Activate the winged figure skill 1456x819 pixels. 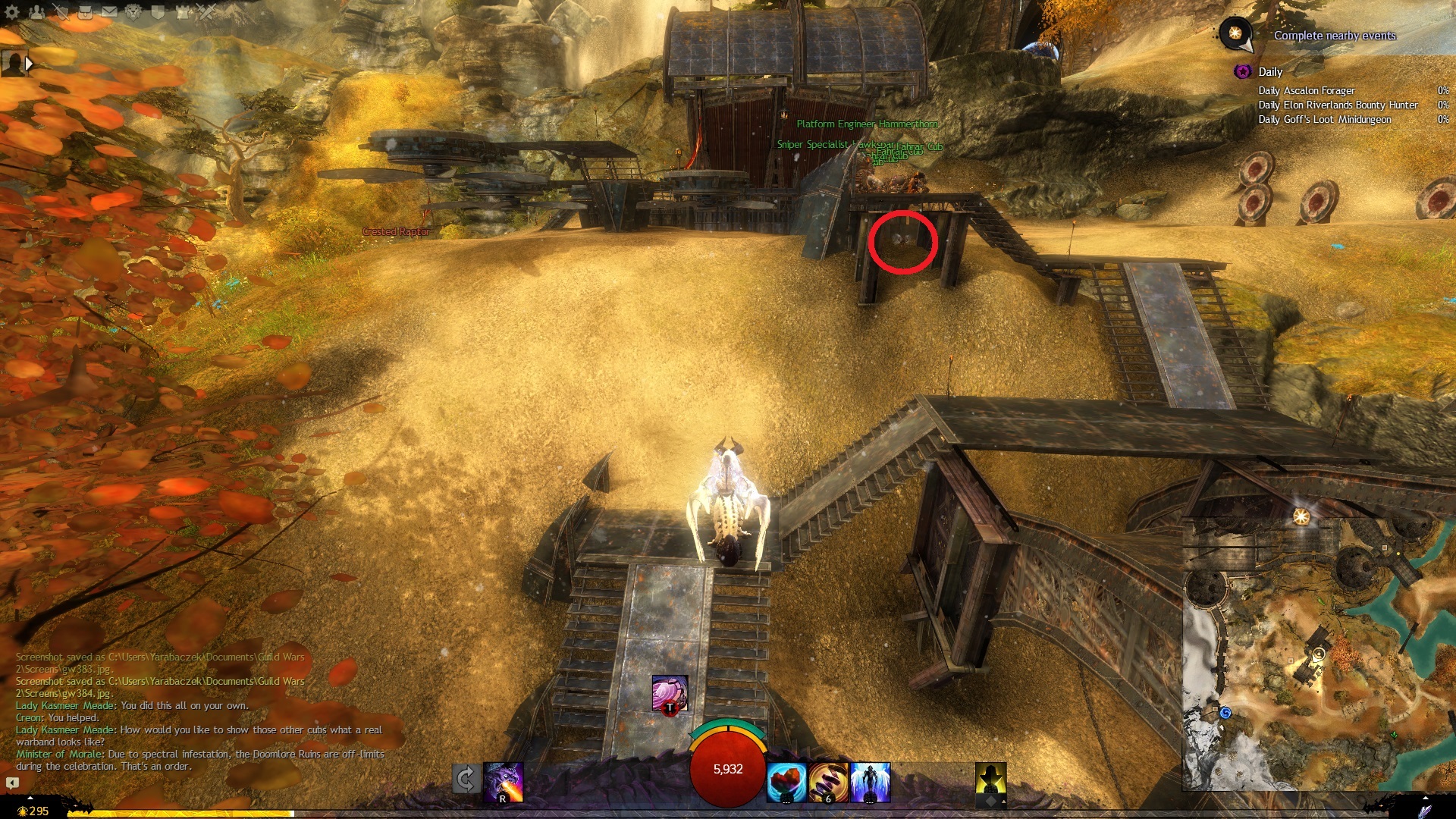pos(871,782)
